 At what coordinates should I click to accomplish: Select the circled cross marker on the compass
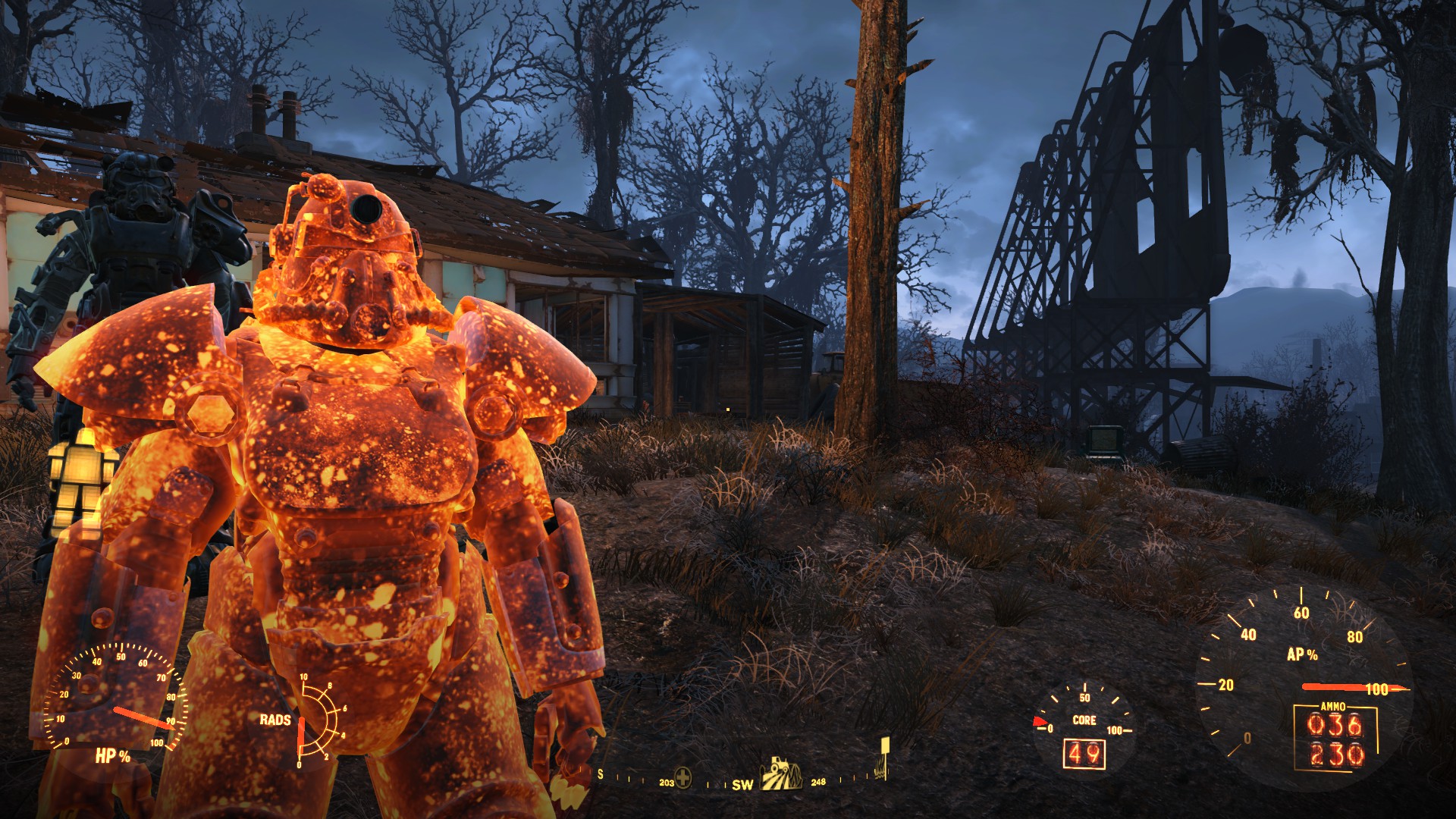point(683,777)
